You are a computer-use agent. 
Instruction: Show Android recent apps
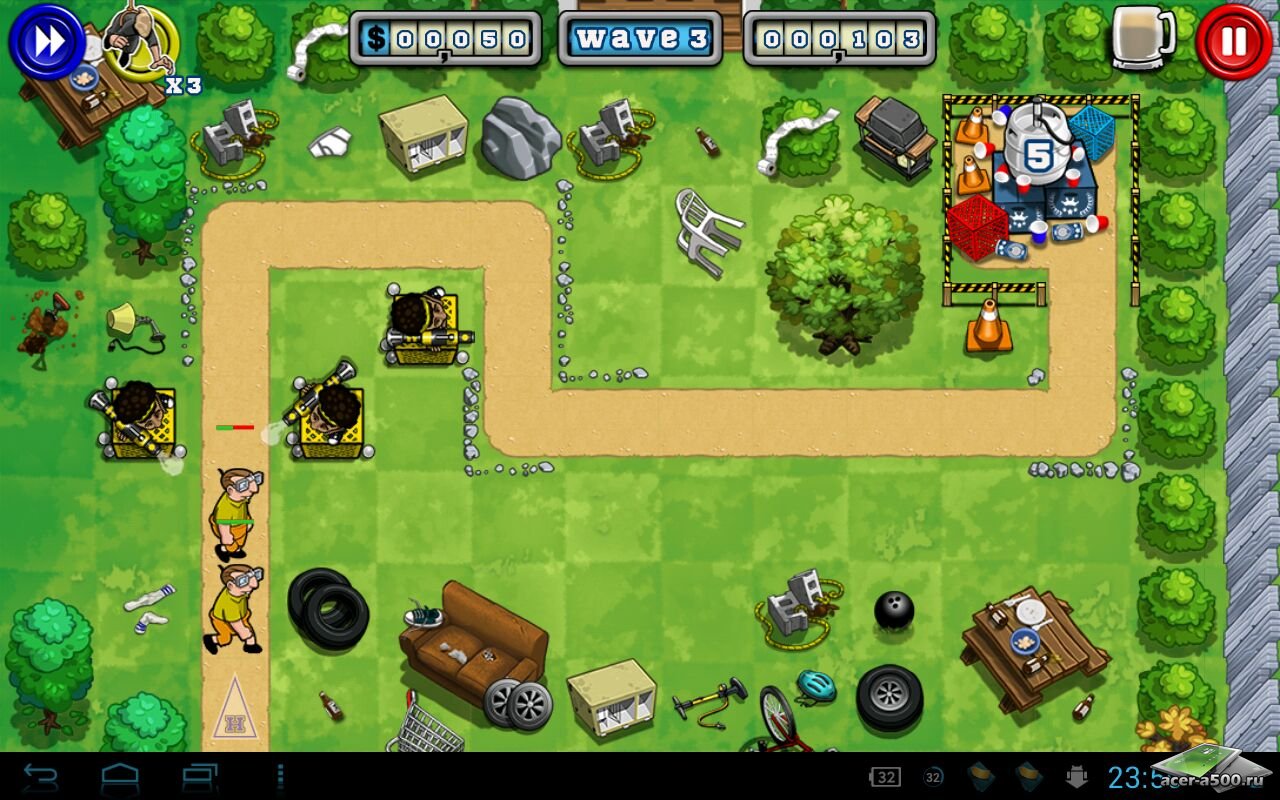point(200,776)
